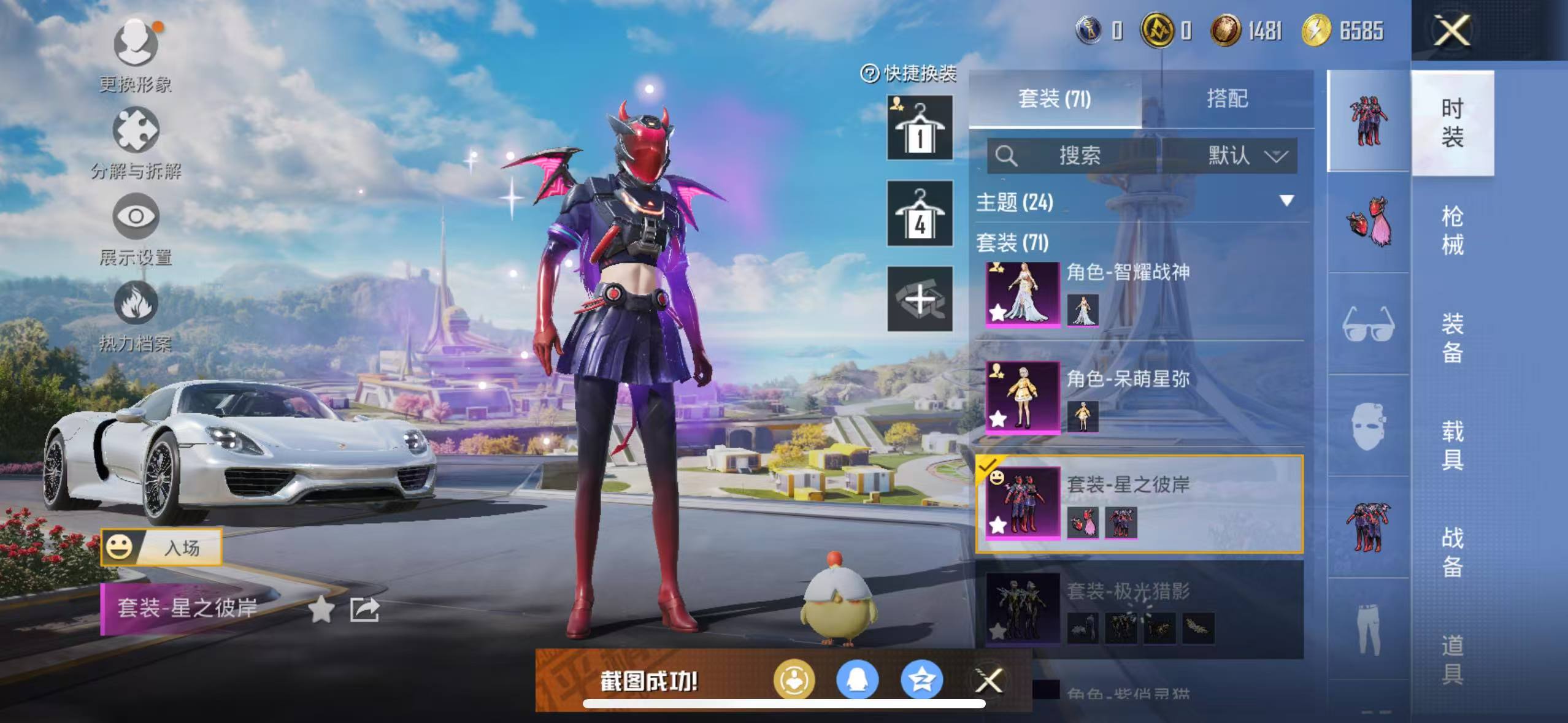Add a new quick outfit preset
Screen dimensions: 1568x723
click(920, 299)
